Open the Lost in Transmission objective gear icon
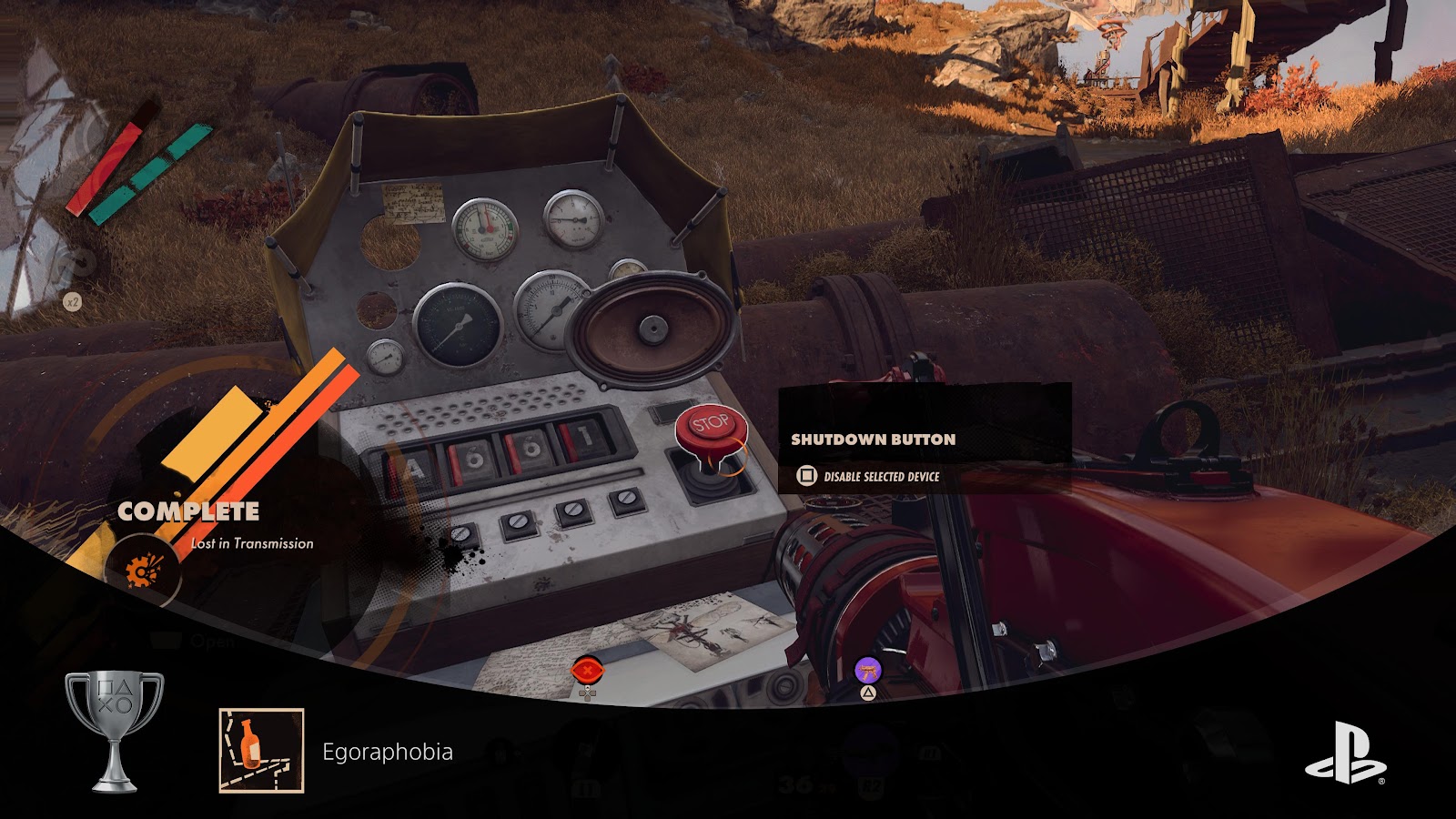The height and width of the screenshot is (819, 1456). [142, 571]
